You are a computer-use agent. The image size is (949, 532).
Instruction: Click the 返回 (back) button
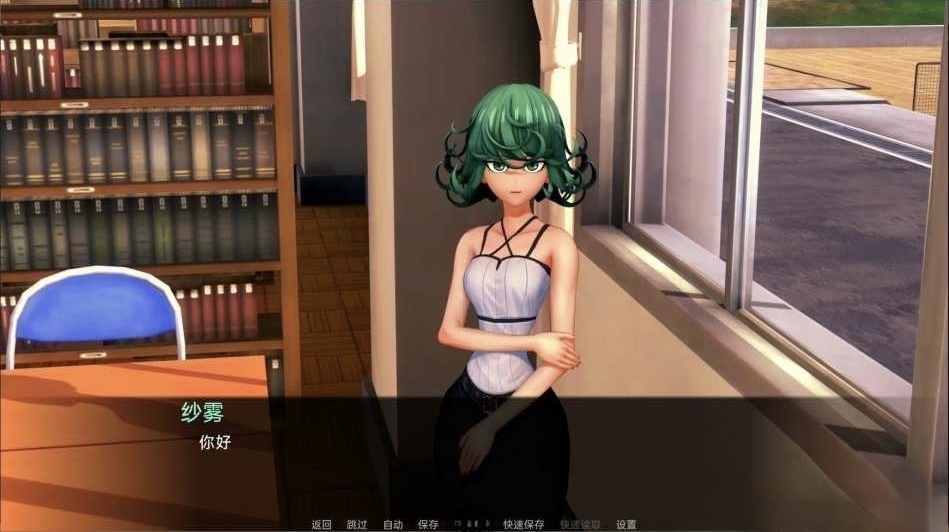pyautogui.click(x=321, y=524)
